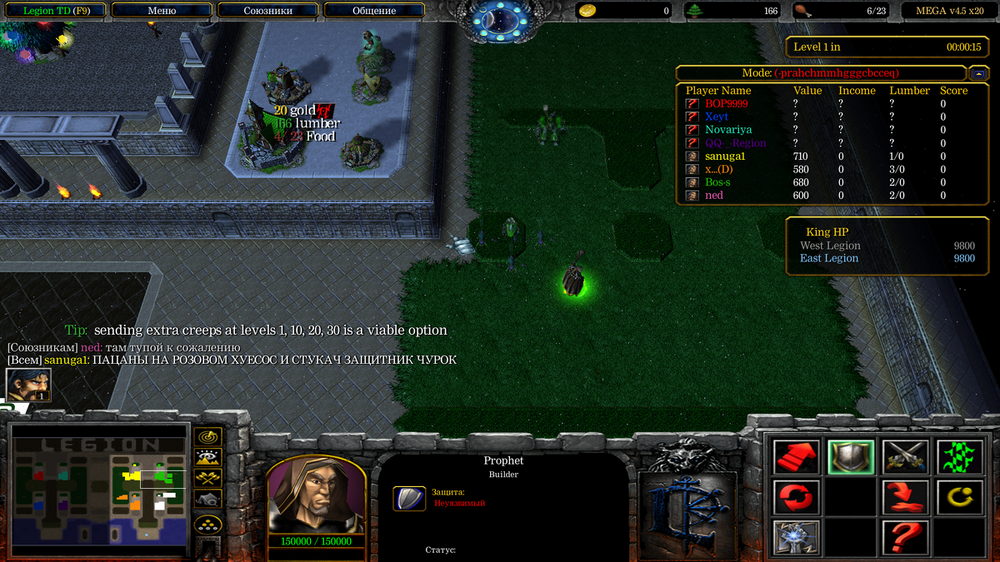1000x562 pixels.
Task: Open the Общение chat log menu
Action: pyautogui.click(x=374, y=11)
